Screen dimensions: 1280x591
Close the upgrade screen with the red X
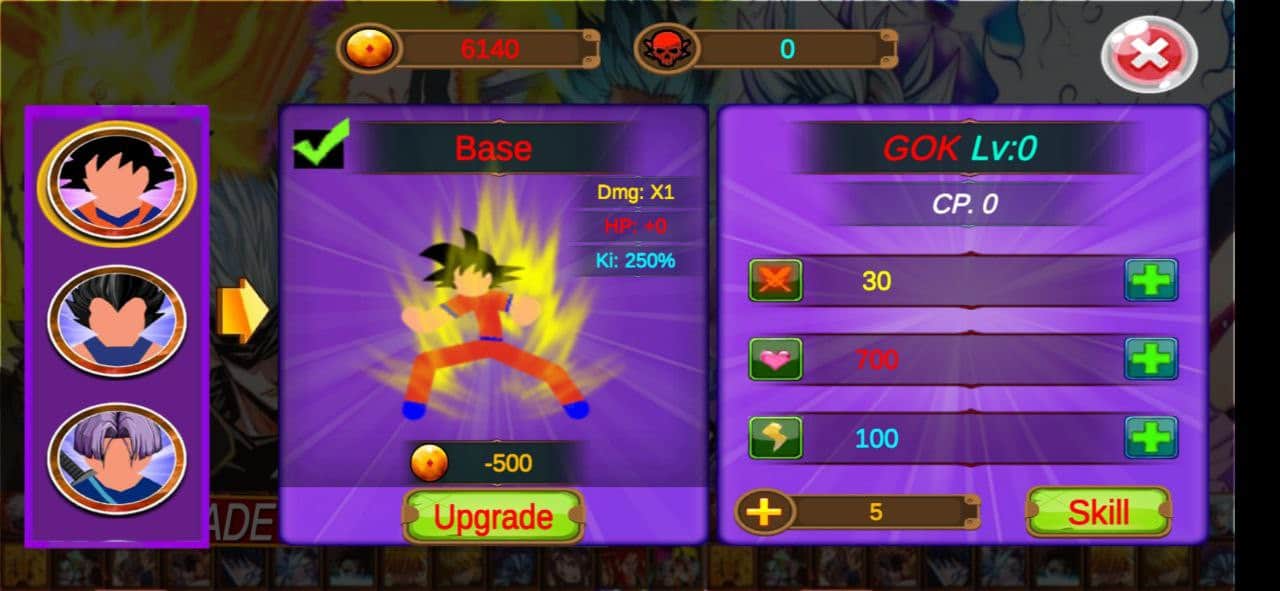point(1149,54)
